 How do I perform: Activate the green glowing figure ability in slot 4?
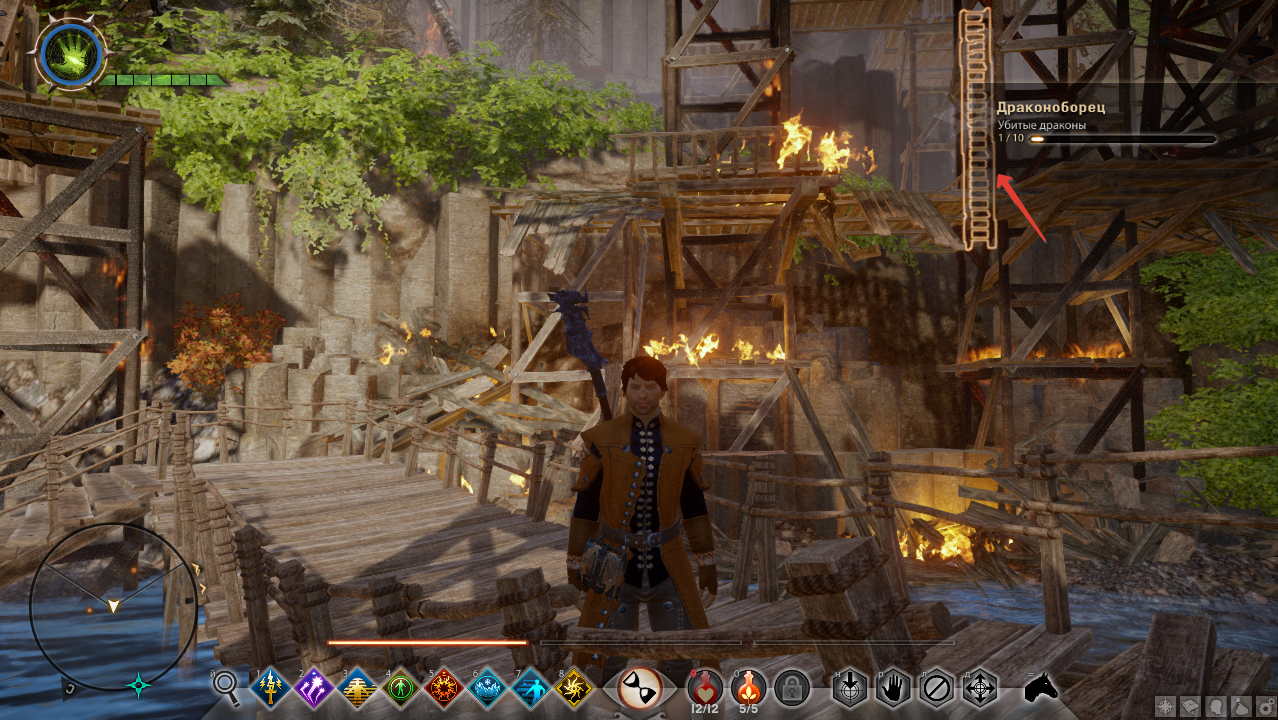pos(401,687)
